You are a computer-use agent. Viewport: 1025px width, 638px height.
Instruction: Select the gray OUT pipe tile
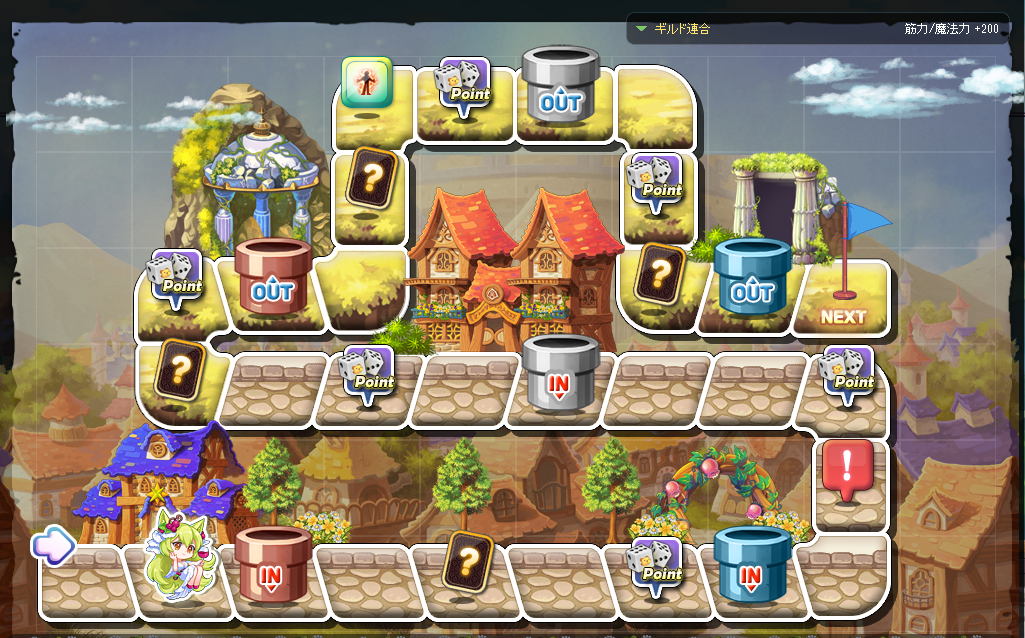click(559, 90)
